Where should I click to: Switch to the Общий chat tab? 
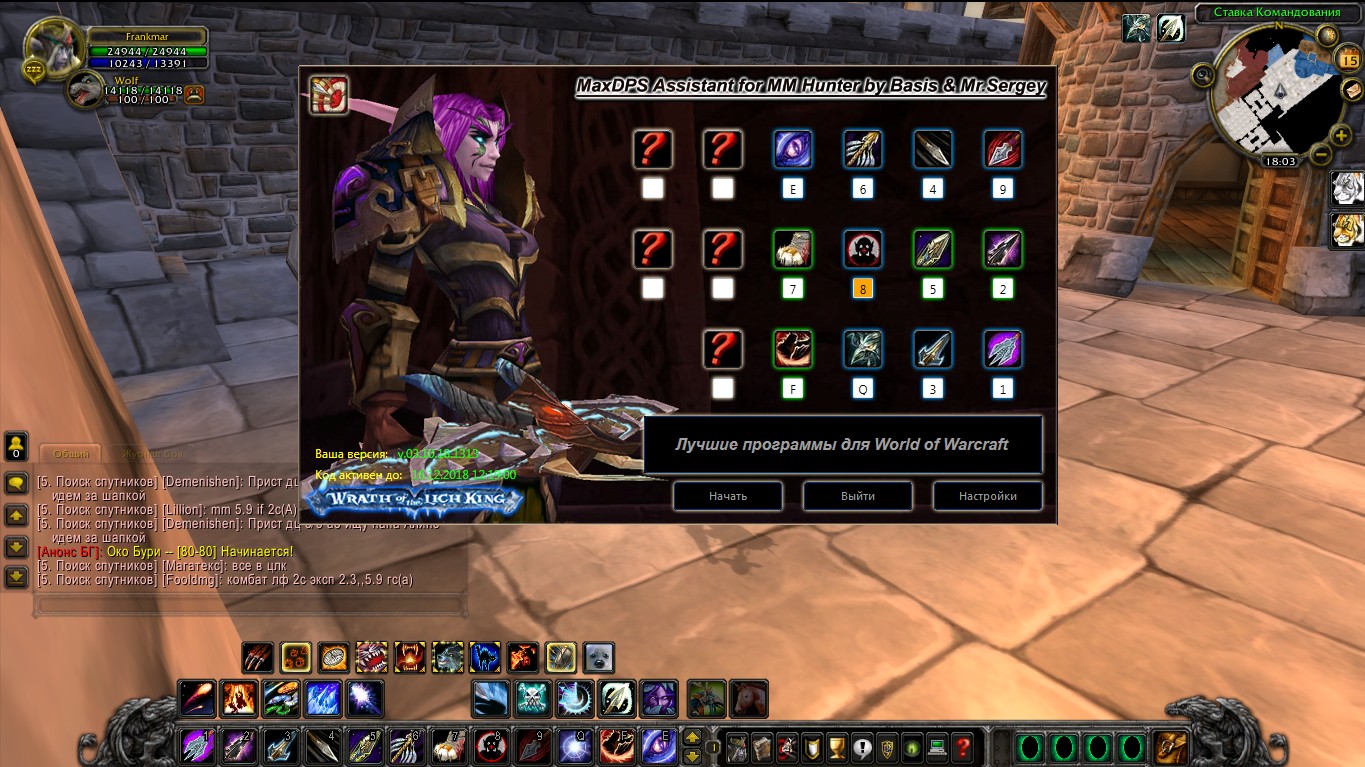(70, 453)
